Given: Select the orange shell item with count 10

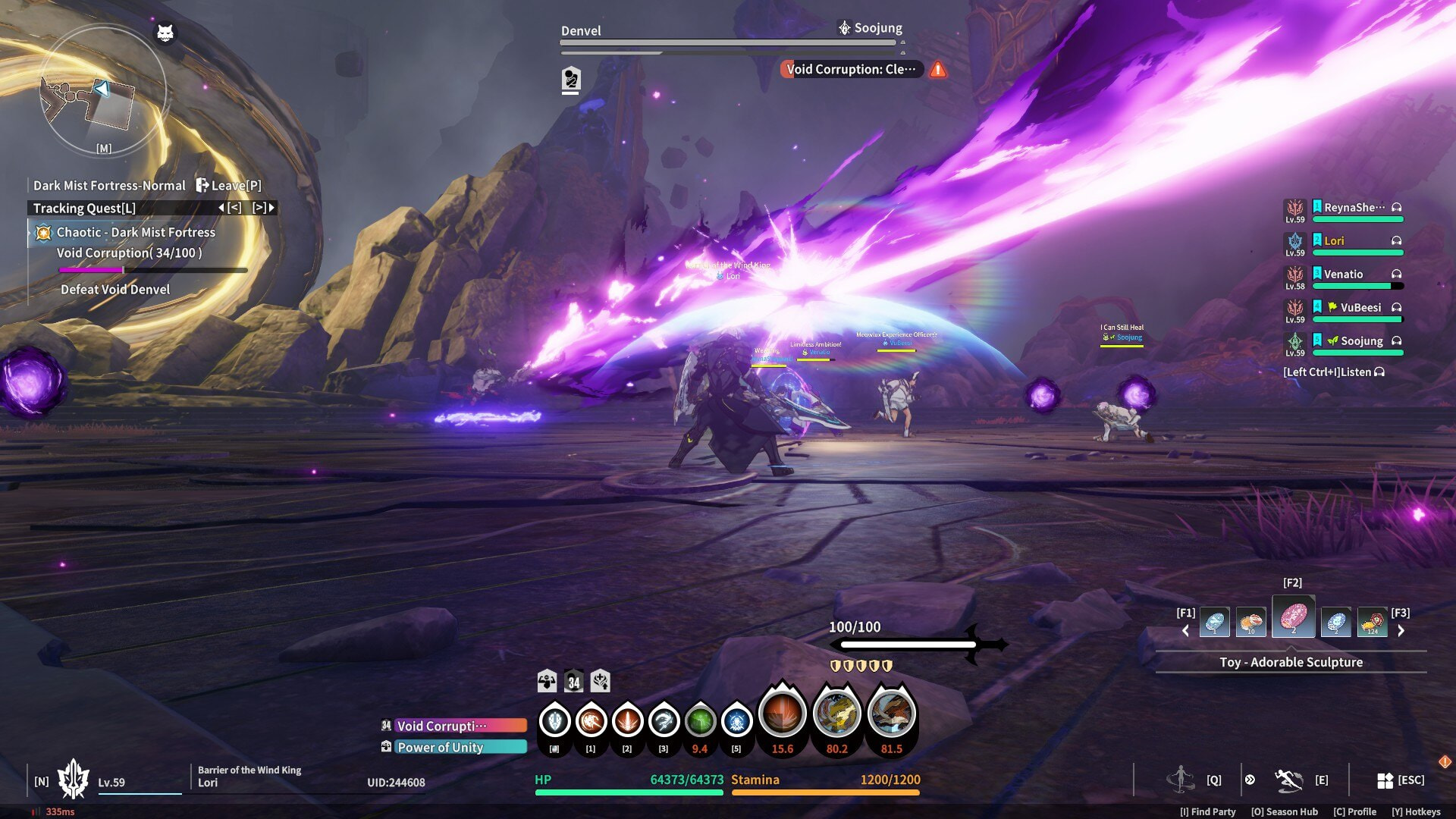Looking at the screenshot, I should coord(1250,623).
